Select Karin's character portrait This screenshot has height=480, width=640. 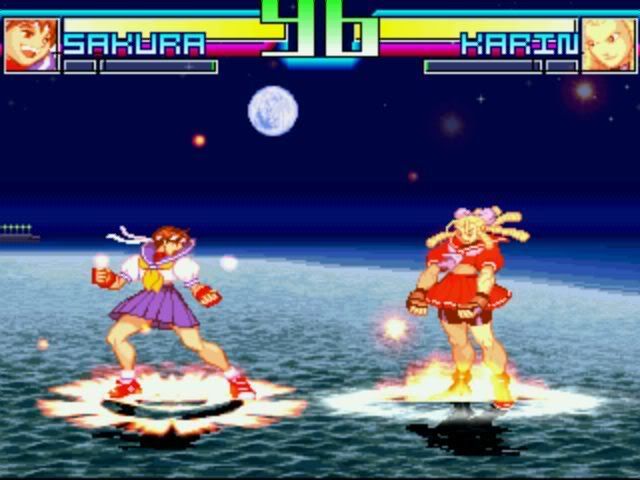tap(608, 45)
